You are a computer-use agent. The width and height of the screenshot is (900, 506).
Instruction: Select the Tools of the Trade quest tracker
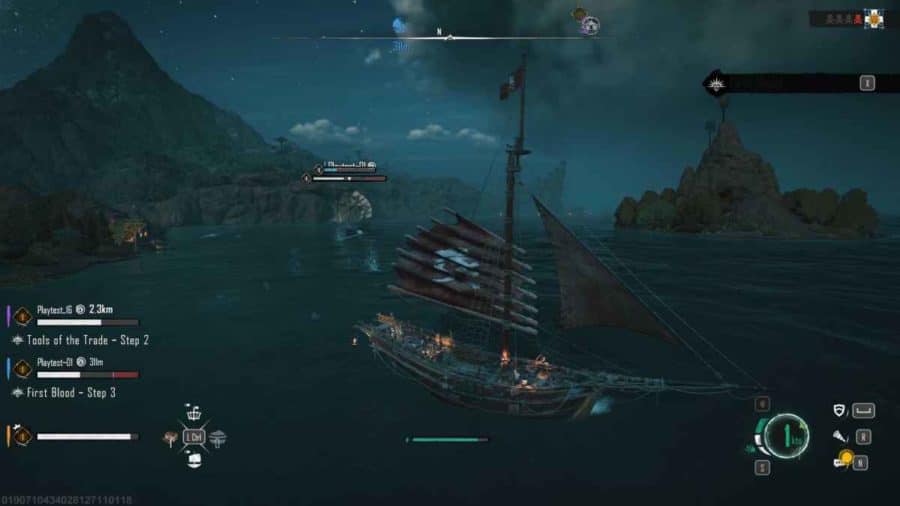click(87, 341)
